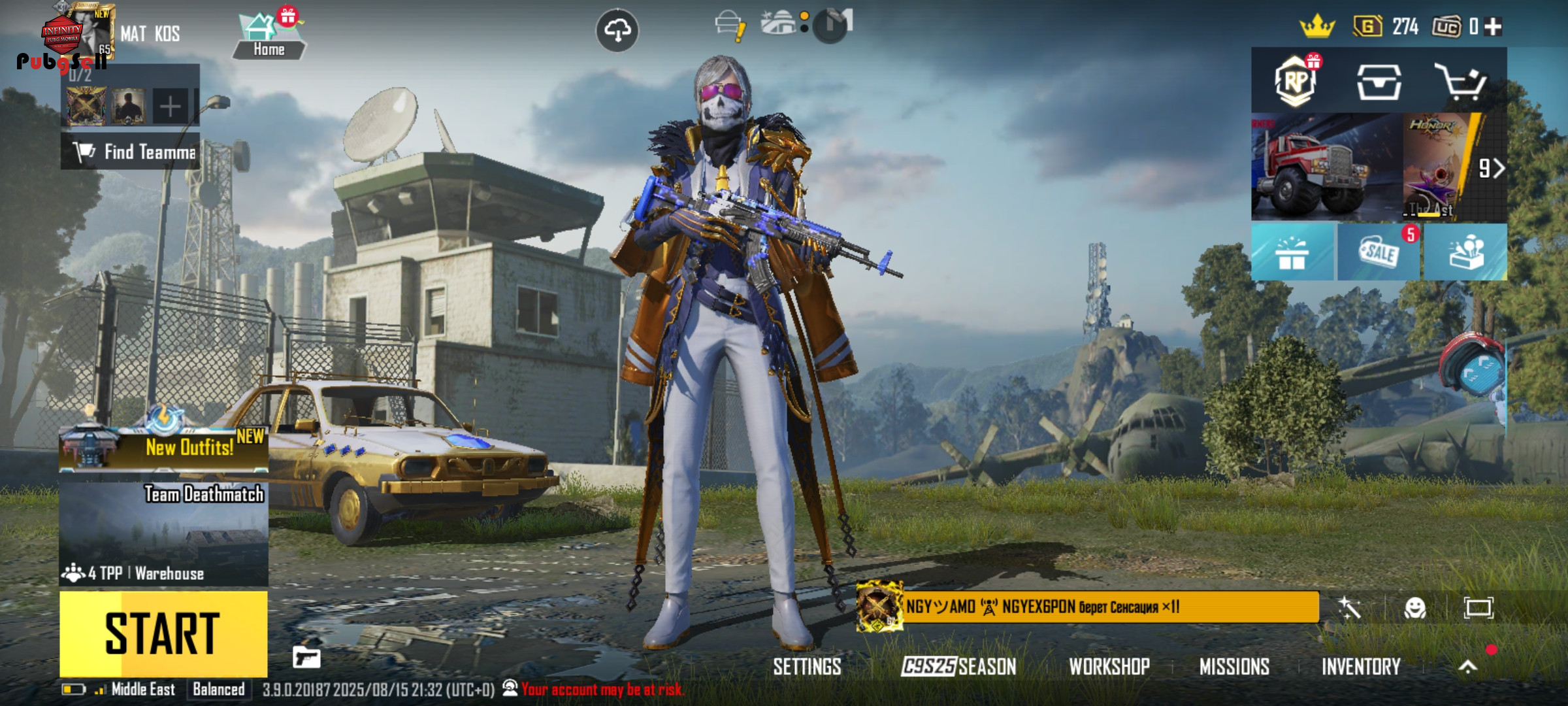The width and height of the screenshot is (1568, 706).
Task: Open the cloud download icon
Action: point(617,30)
